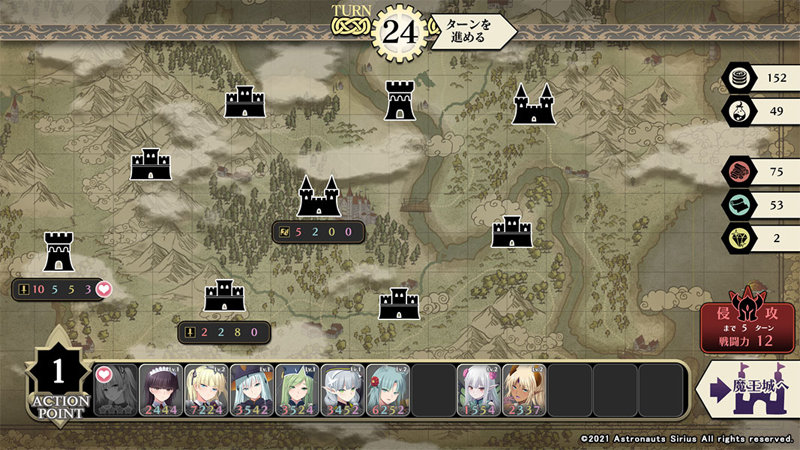The width and height of the screenshot is (800, 450).
Task: Pick the witch-hat girl portrait (3542)
Action: 251,390
